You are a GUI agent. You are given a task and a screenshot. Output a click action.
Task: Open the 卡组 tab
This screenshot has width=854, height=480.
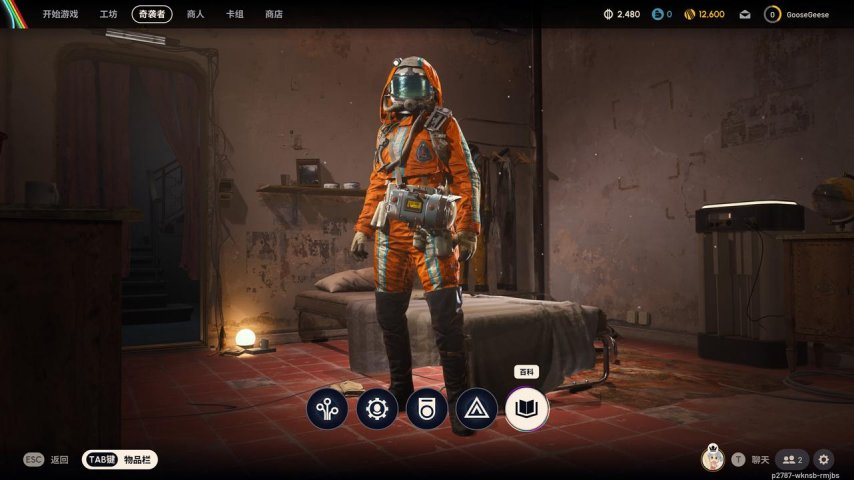point(235,14)
